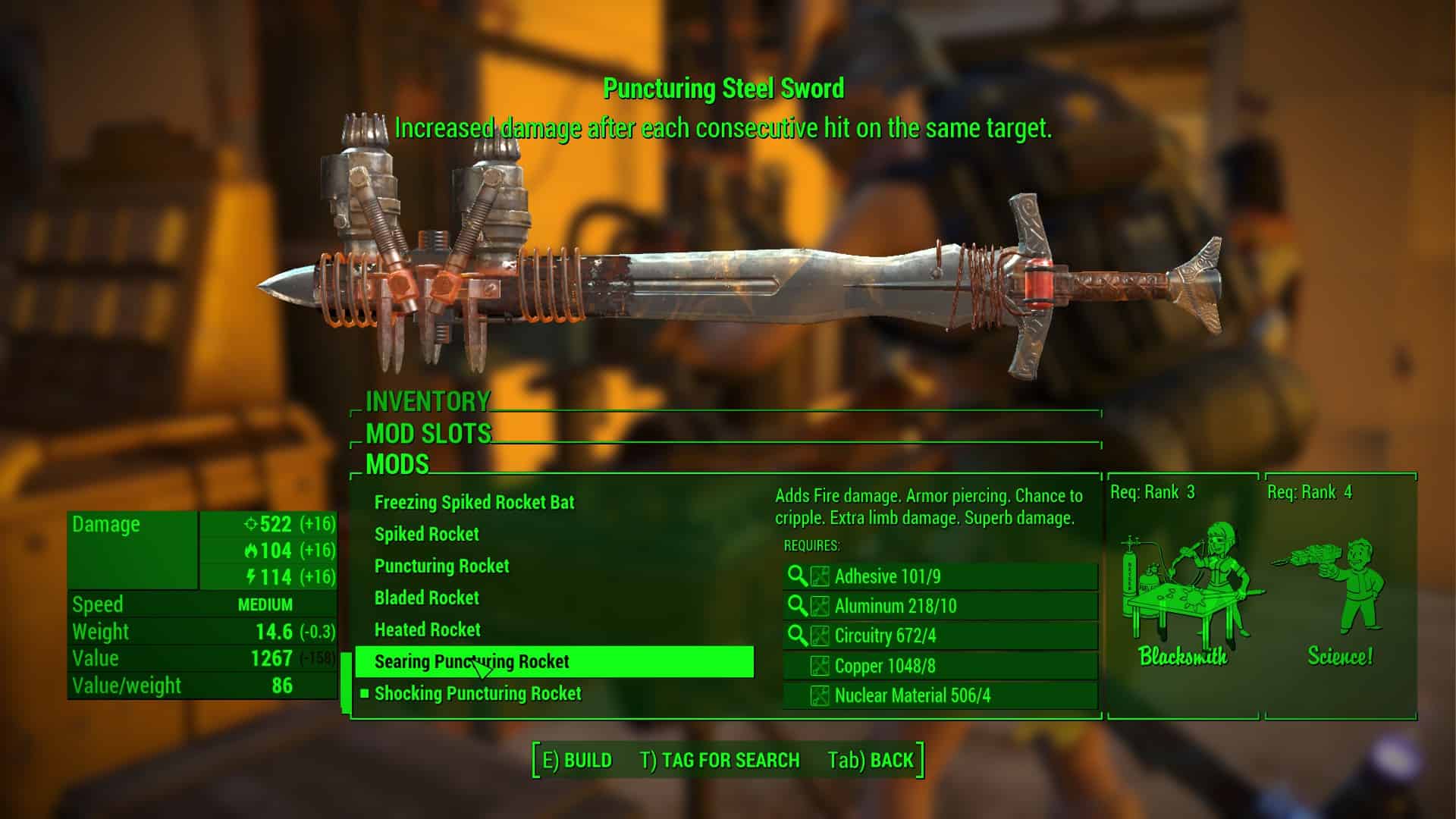Switch to the MOD SLOTS section
The height and width of the screenshot is (819, 1456).
coord(428,433)
